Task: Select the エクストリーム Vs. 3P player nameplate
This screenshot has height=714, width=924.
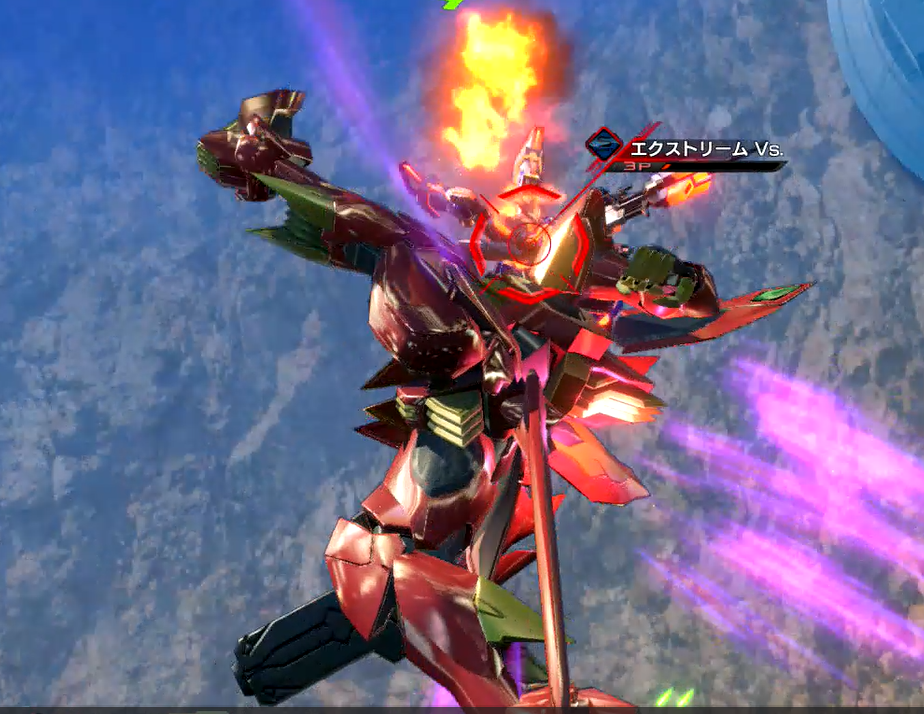Action: tap(690, 151)
